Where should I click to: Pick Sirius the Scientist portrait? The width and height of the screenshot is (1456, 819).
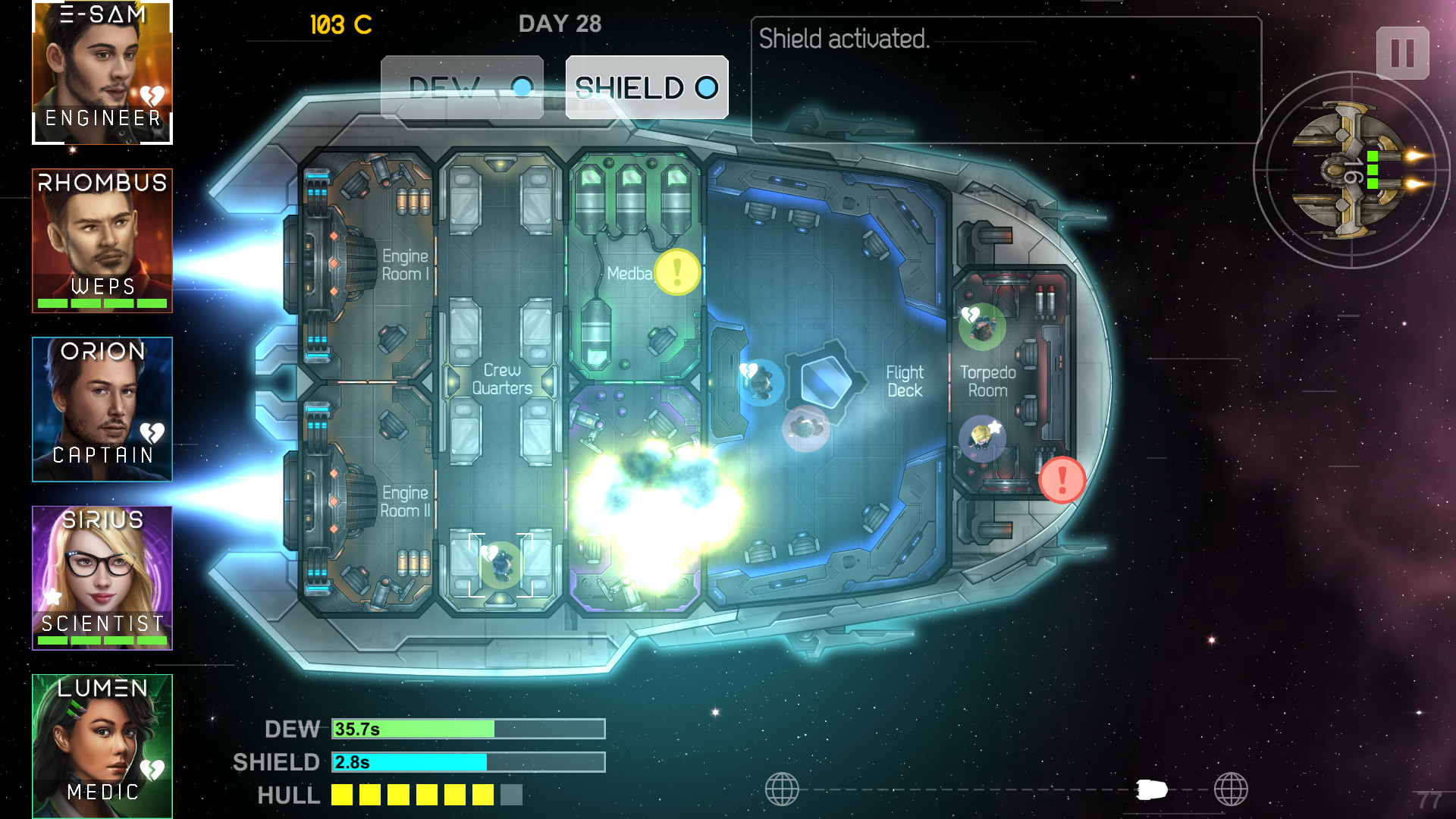(102, 578)
